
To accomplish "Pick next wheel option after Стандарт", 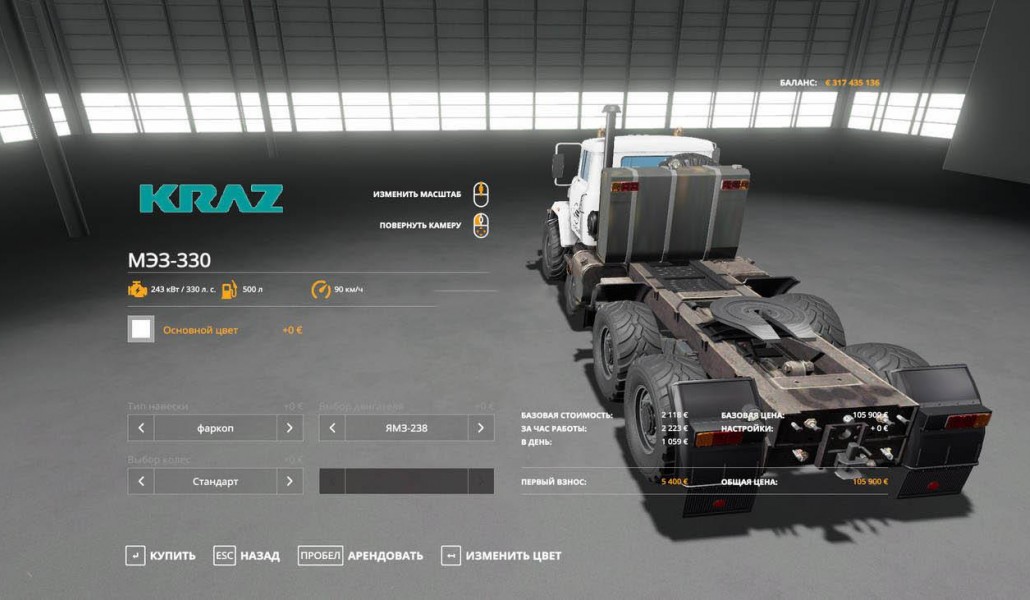I will point(290,481).
